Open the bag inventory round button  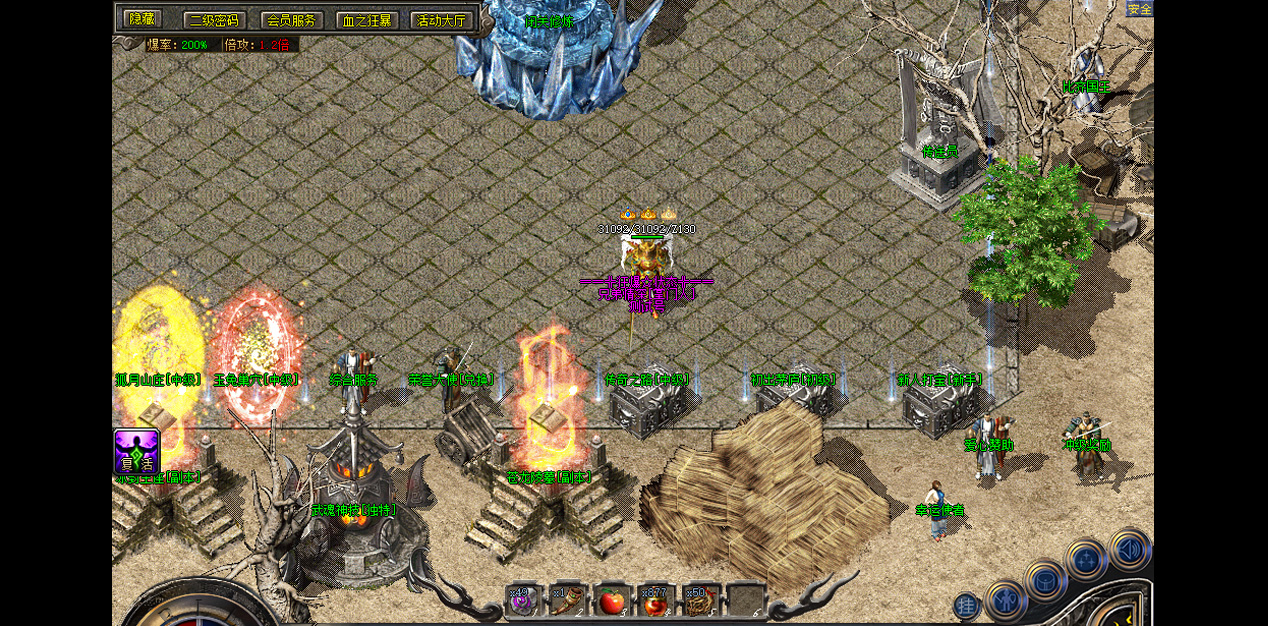[x=1045, y=579]
